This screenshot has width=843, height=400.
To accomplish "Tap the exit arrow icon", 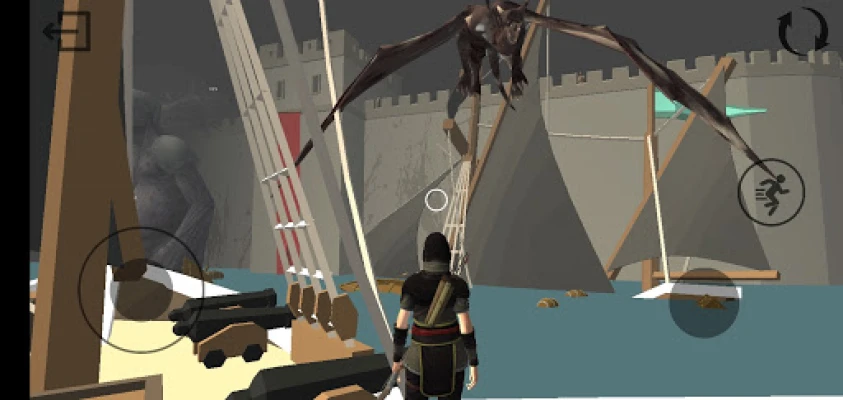I will pos(67,31).
